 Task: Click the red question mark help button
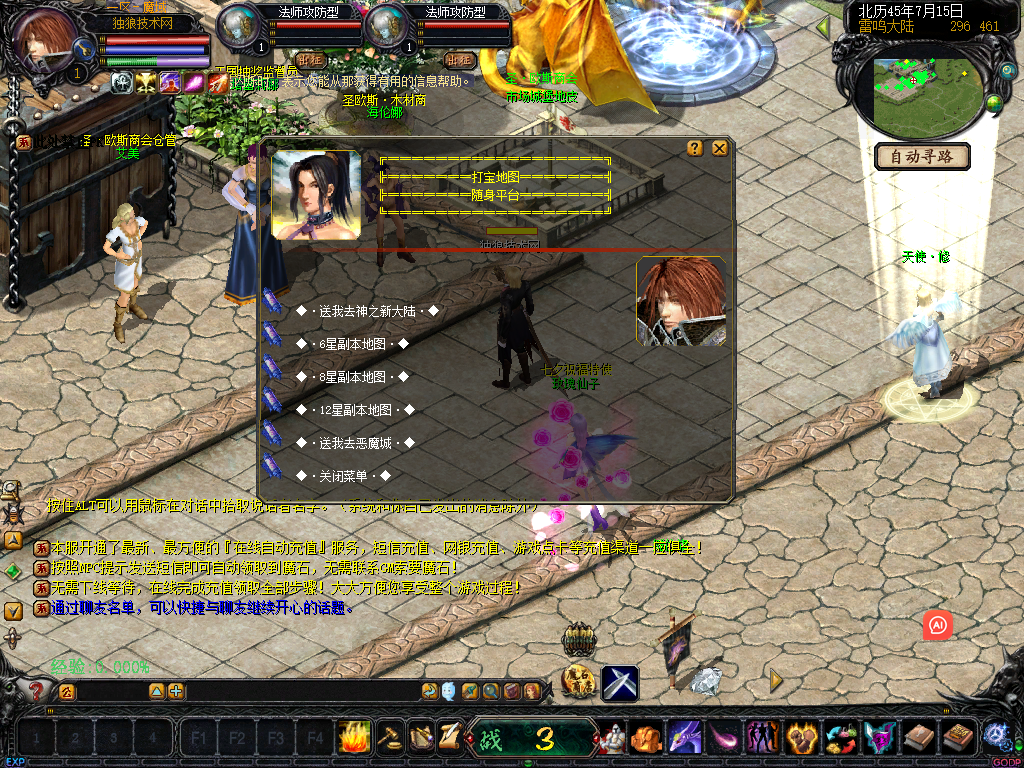pyautogui.click(x=36, y=690)
